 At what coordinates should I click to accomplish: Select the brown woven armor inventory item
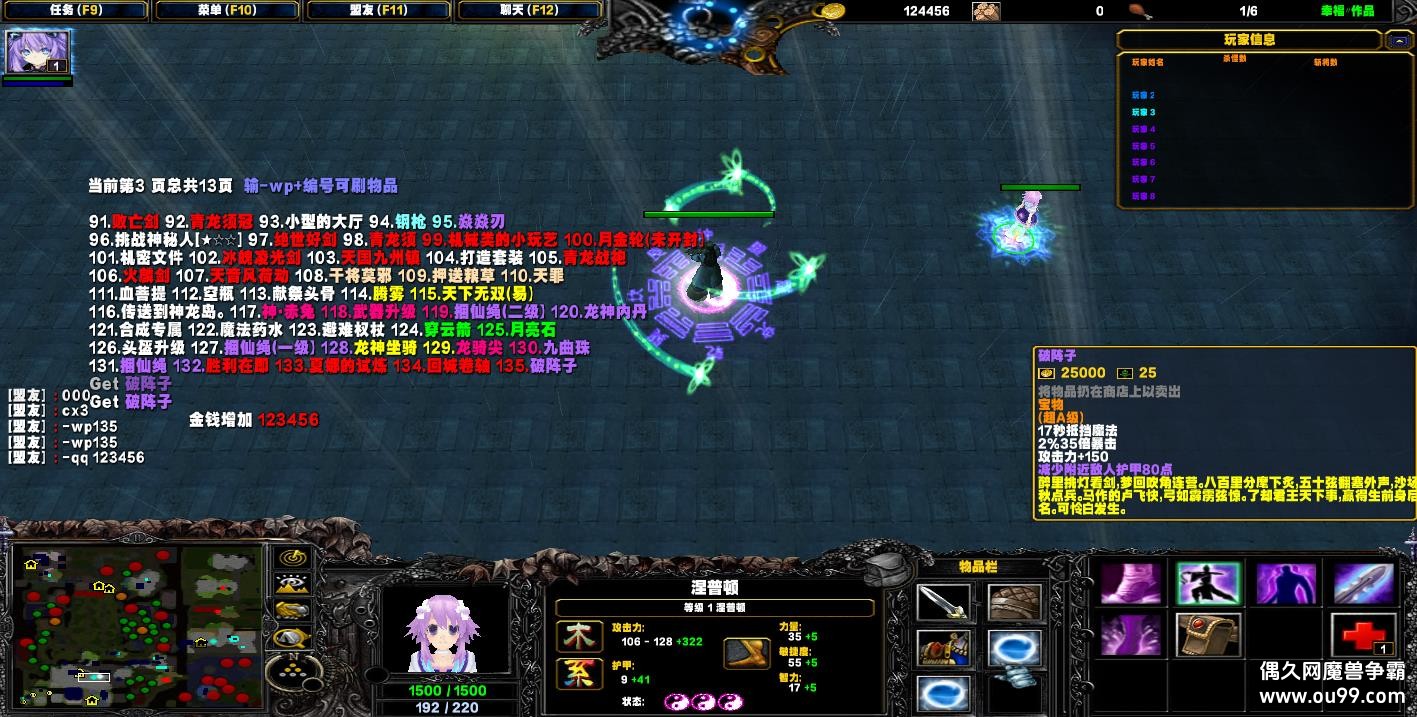1014,602
